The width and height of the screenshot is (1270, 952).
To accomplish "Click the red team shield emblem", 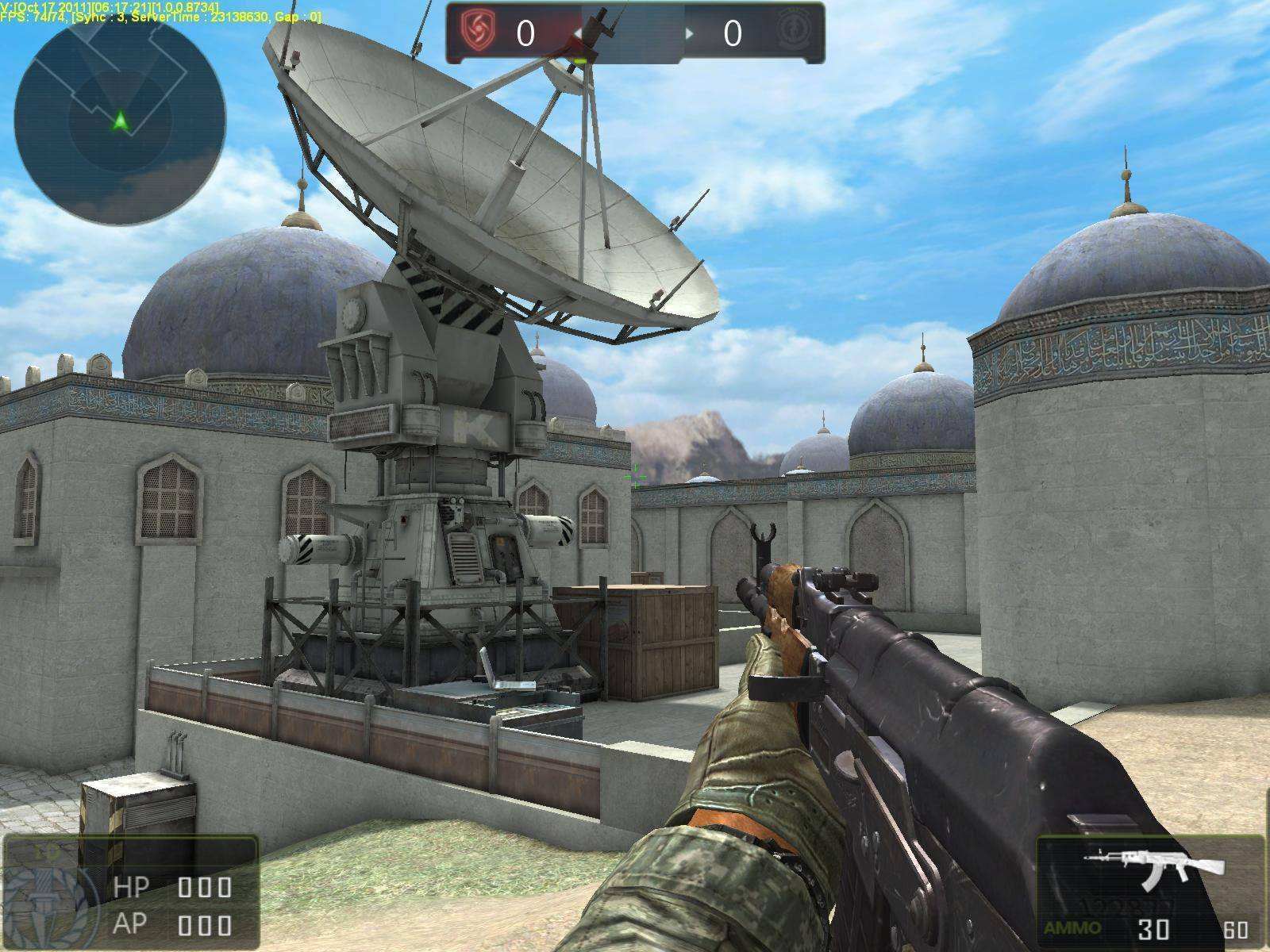I will (479, 33).
